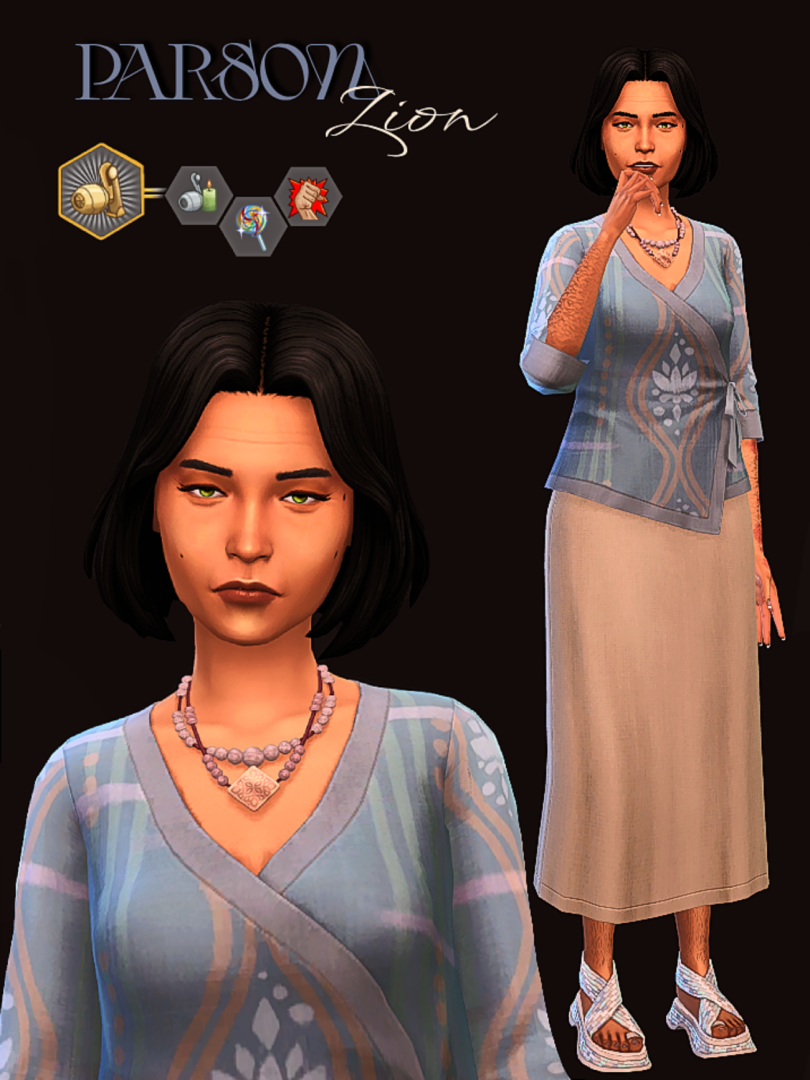Click the thread spool and candle trait
Viewport: 810px width, 1080px height.
198,195
